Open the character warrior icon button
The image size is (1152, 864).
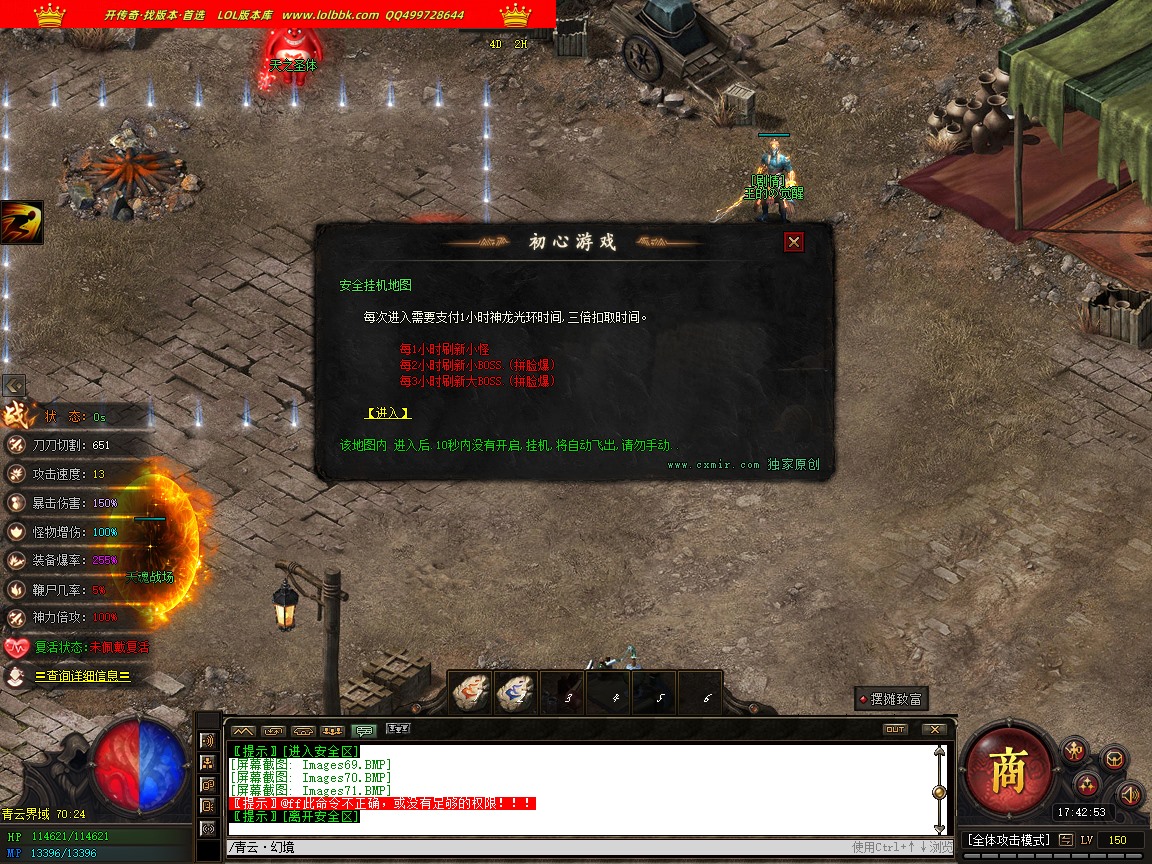point(1075,749)
